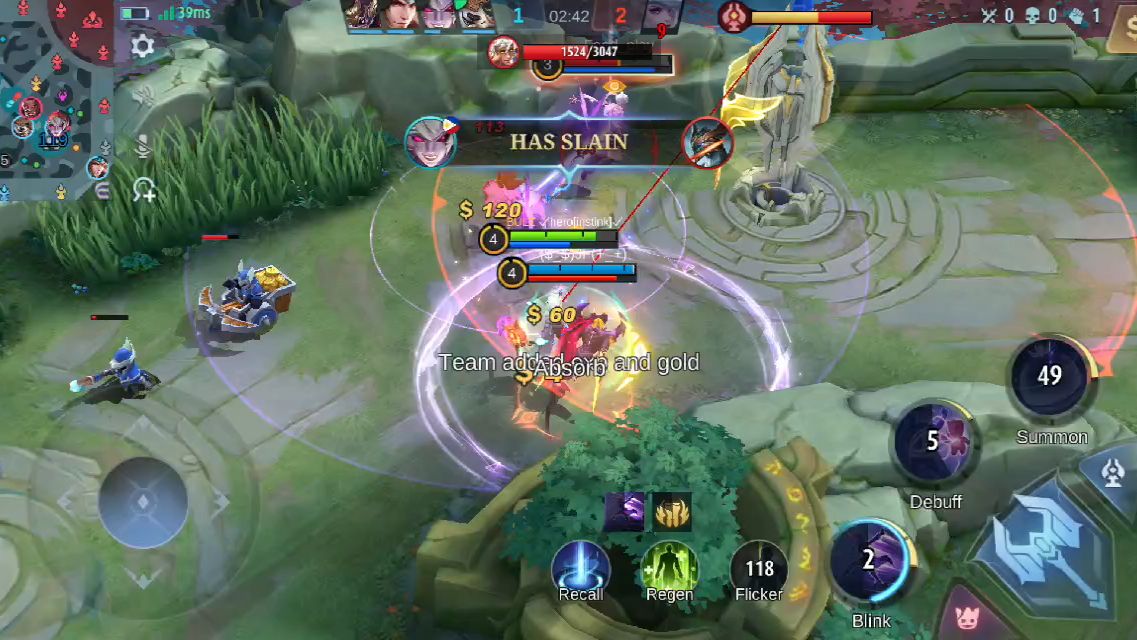Select the golden claw equipment icon
This screenshot has width=1137, height=640.
click(672, 512)
